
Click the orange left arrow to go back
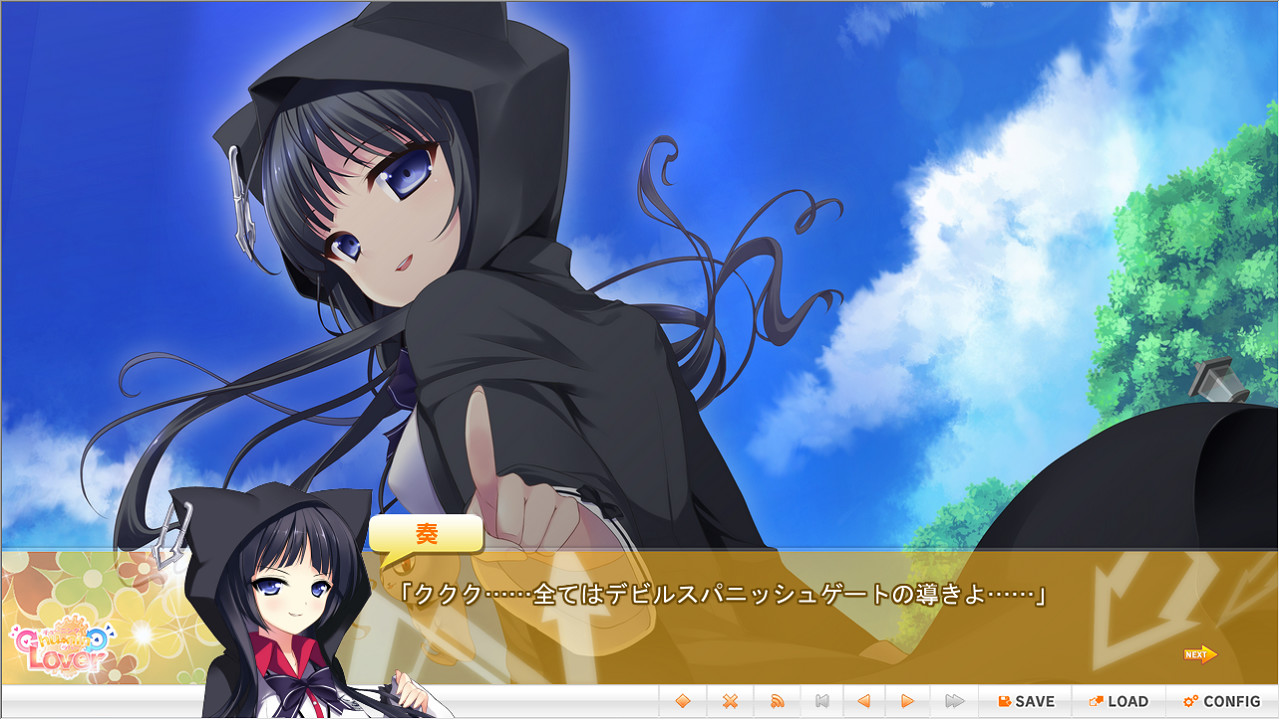(x=863, y=701)
